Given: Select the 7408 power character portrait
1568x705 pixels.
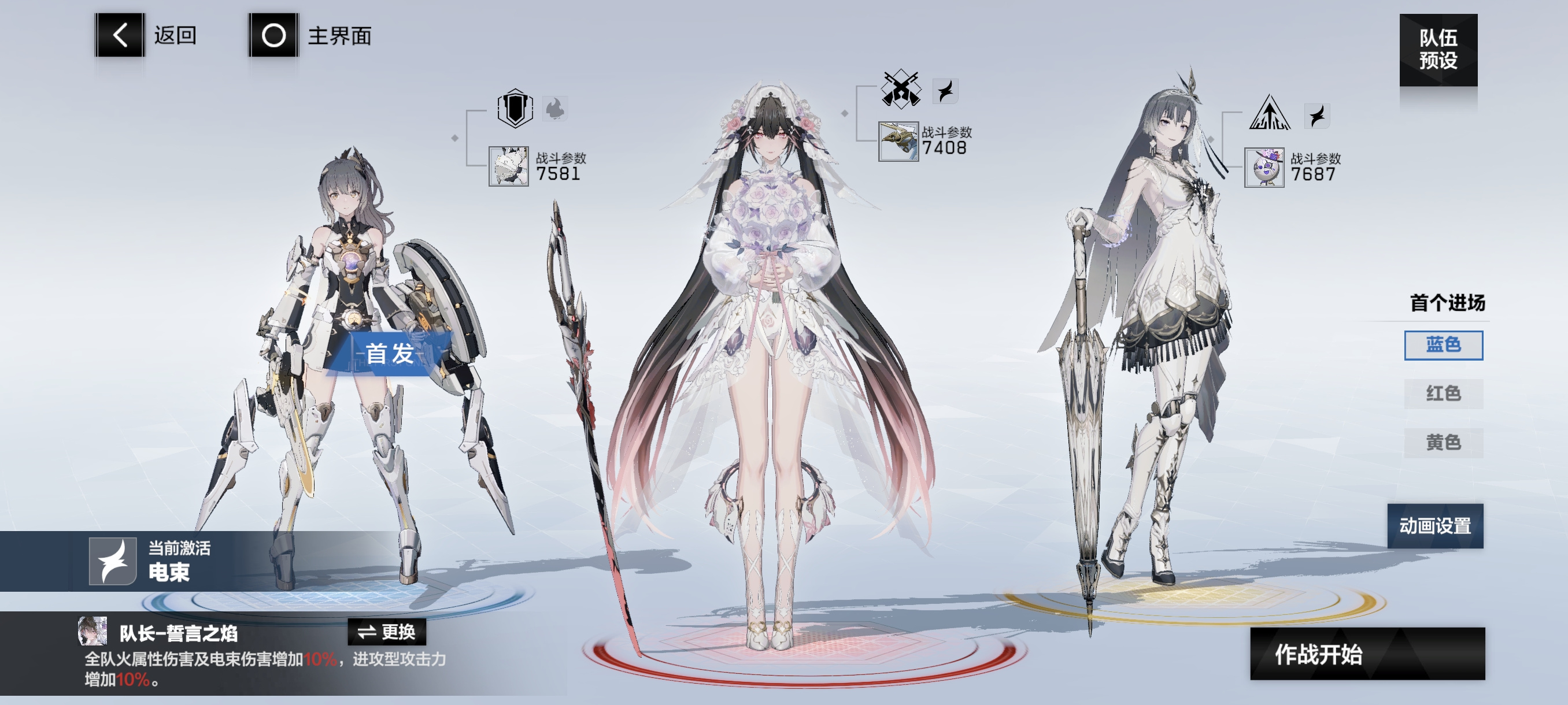Looking at the screenshot, I should [x=898, y=141].
